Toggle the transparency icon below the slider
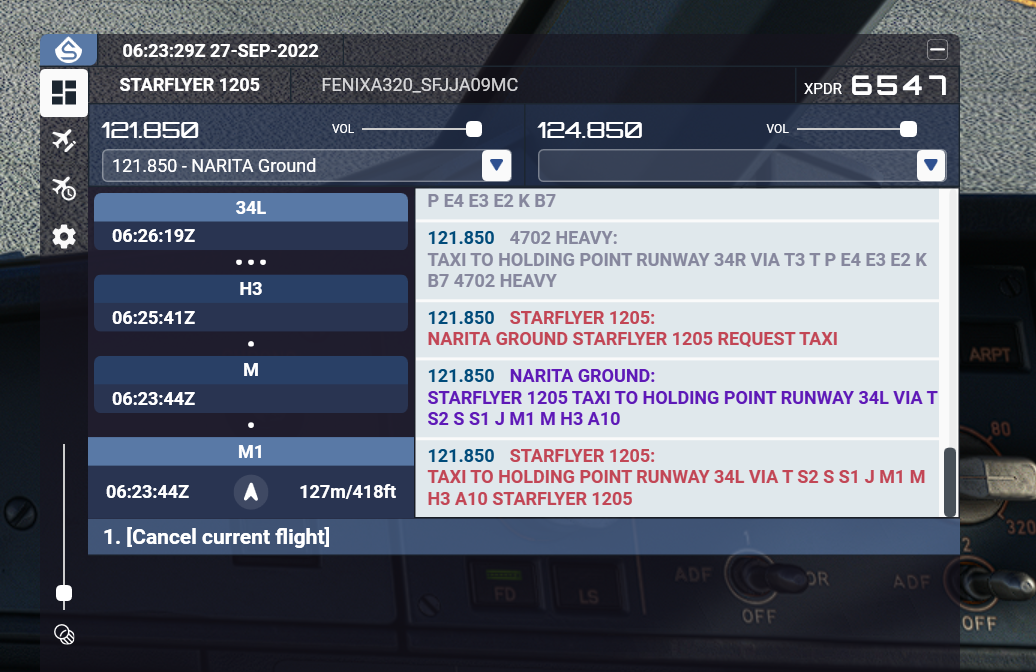1036x672 pixels. click(64, 634)
